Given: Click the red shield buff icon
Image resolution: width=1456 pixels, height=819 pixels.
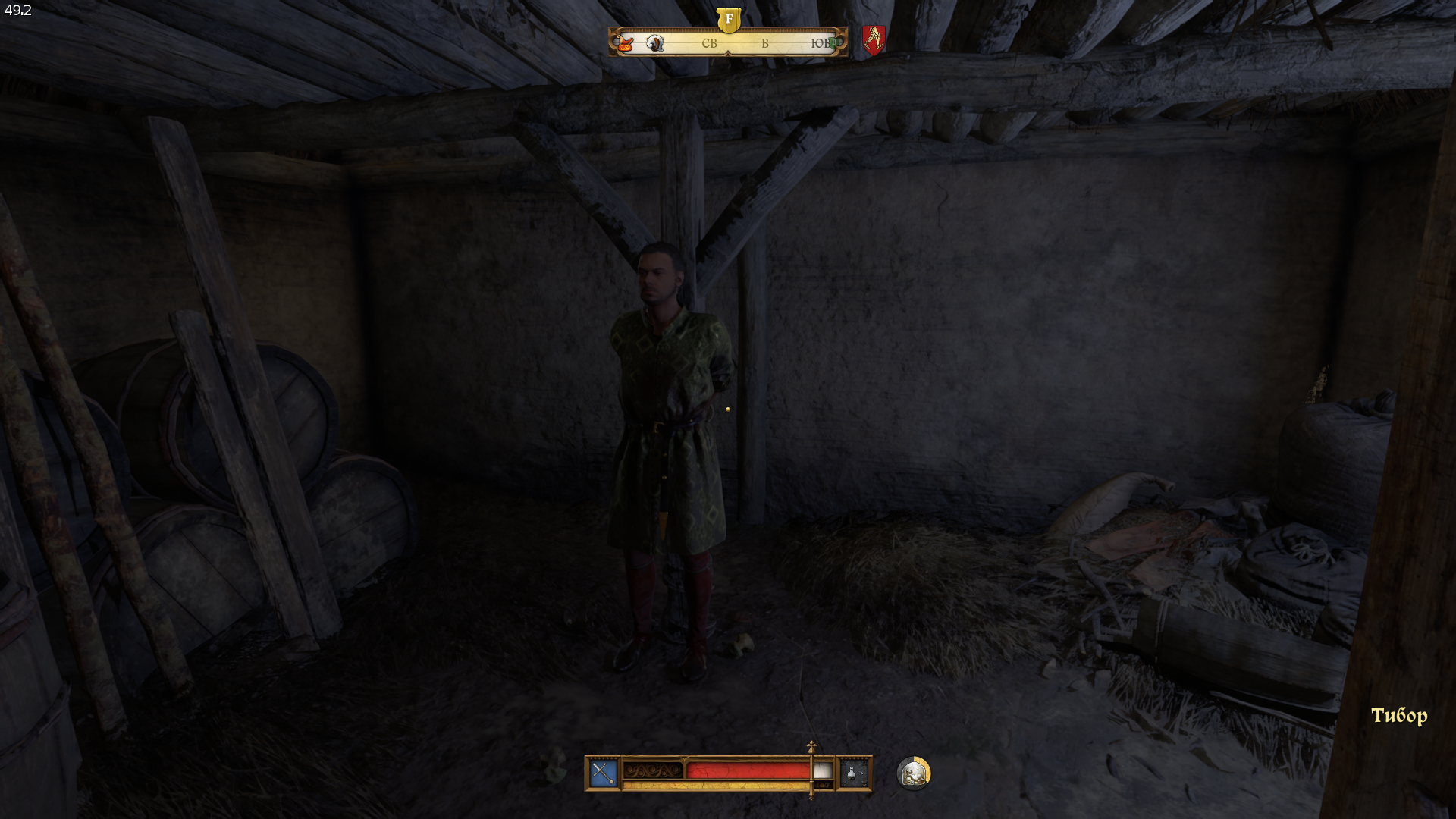Looking at the screenshot, I should (x=874, y=39).
